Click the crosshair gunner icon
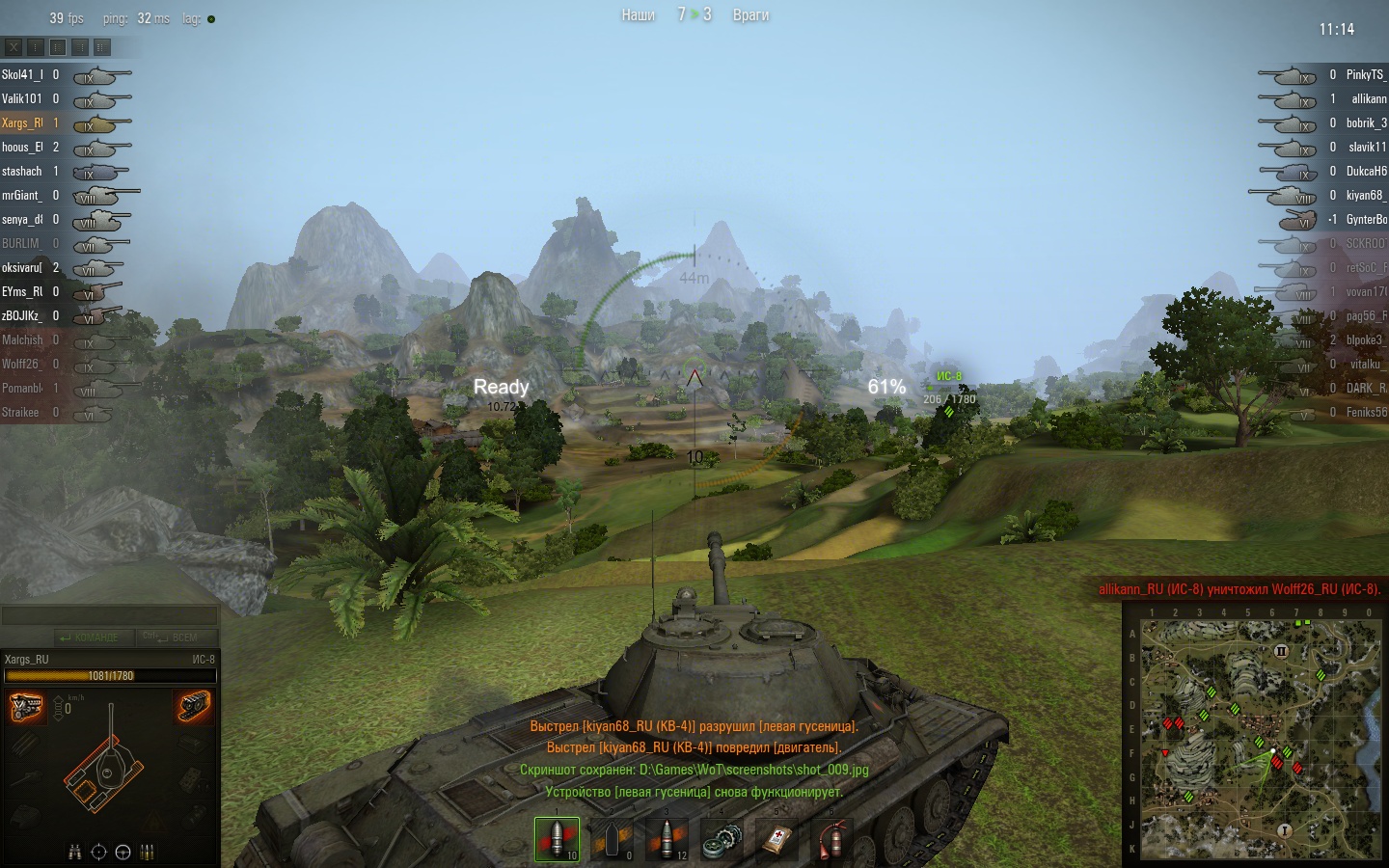 tap(98, 852)
